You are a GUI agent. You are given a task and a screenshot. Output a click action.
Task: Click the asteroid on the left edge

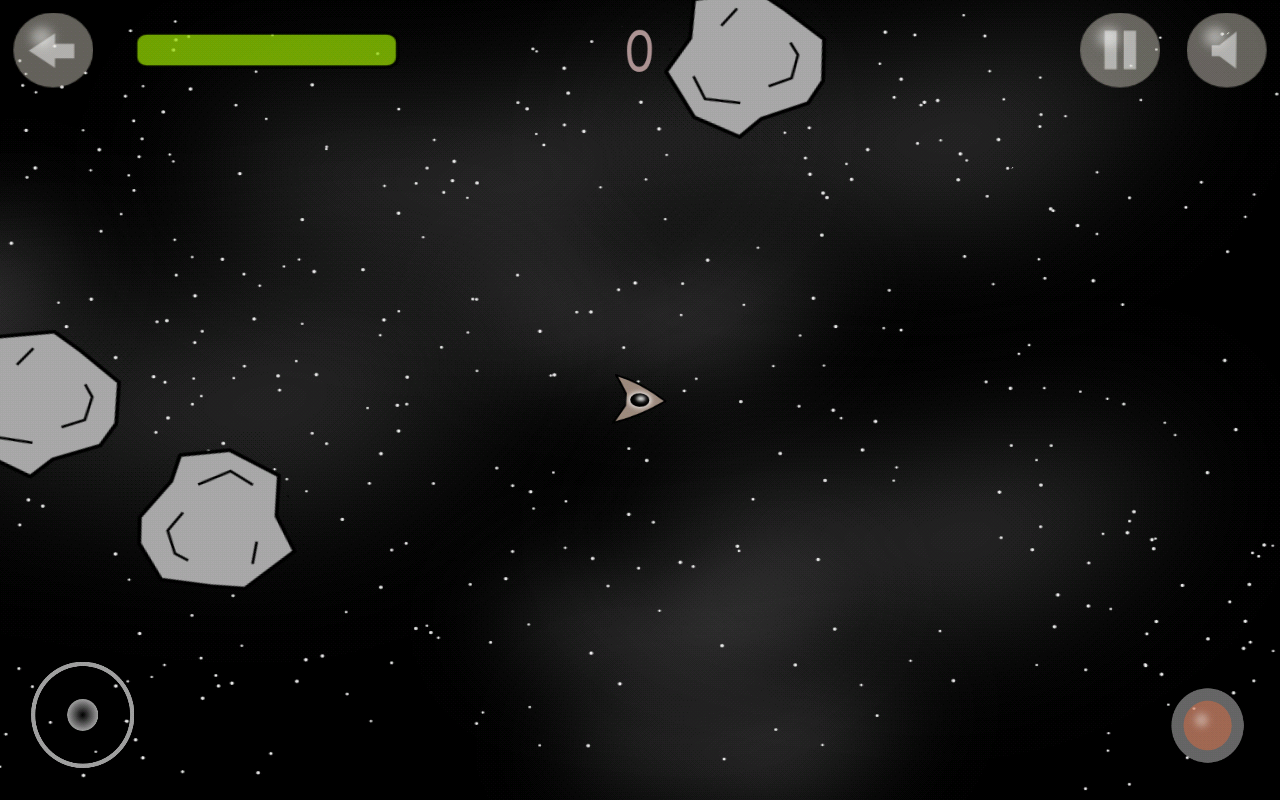click(x=50, y=400)
